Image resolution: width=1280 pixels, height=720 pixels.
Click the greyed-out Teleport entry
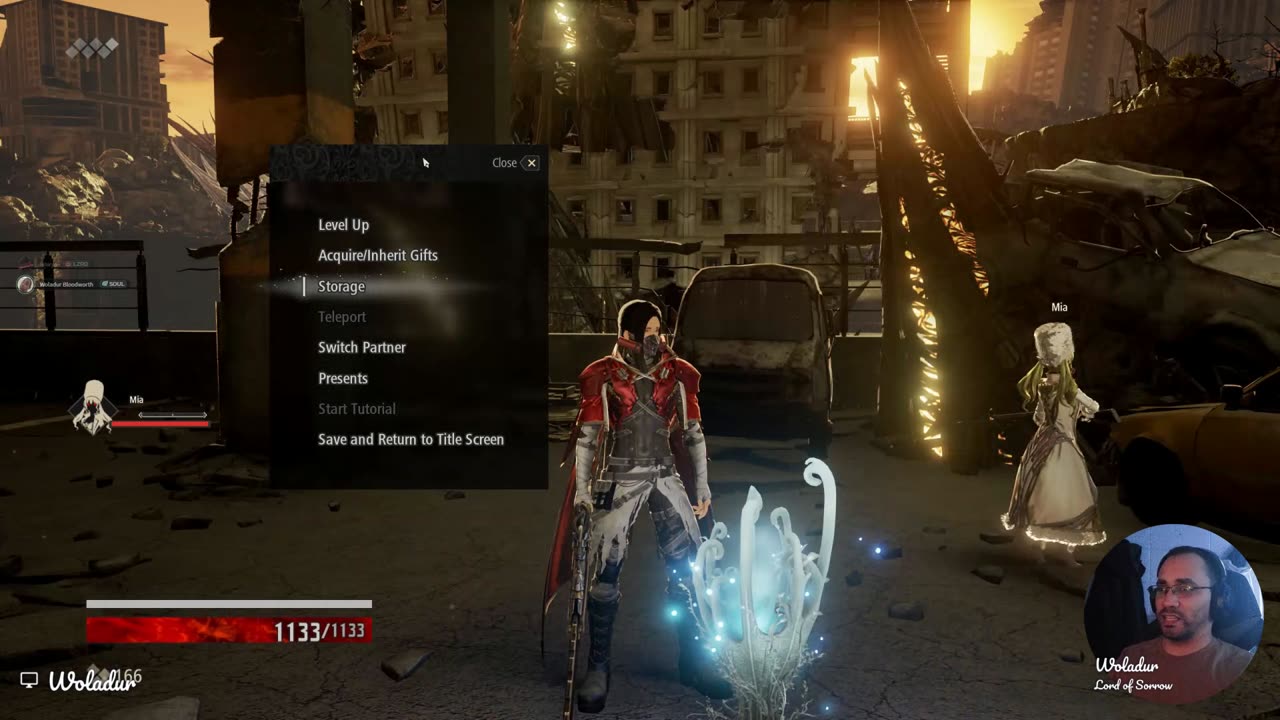342,317
